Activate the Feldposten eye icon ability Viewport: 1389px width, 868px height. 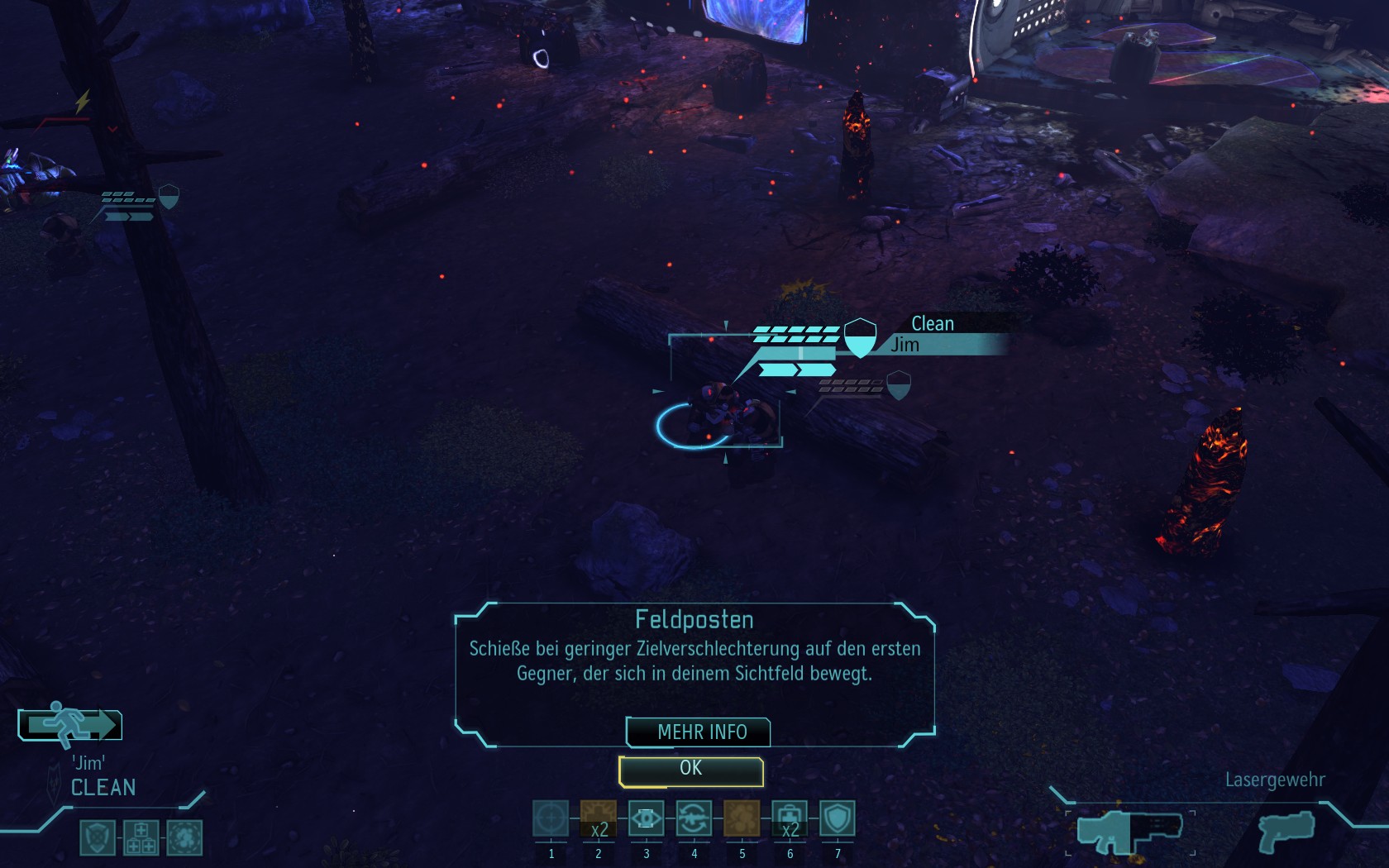pyautogui.click(x=647, y=819)
